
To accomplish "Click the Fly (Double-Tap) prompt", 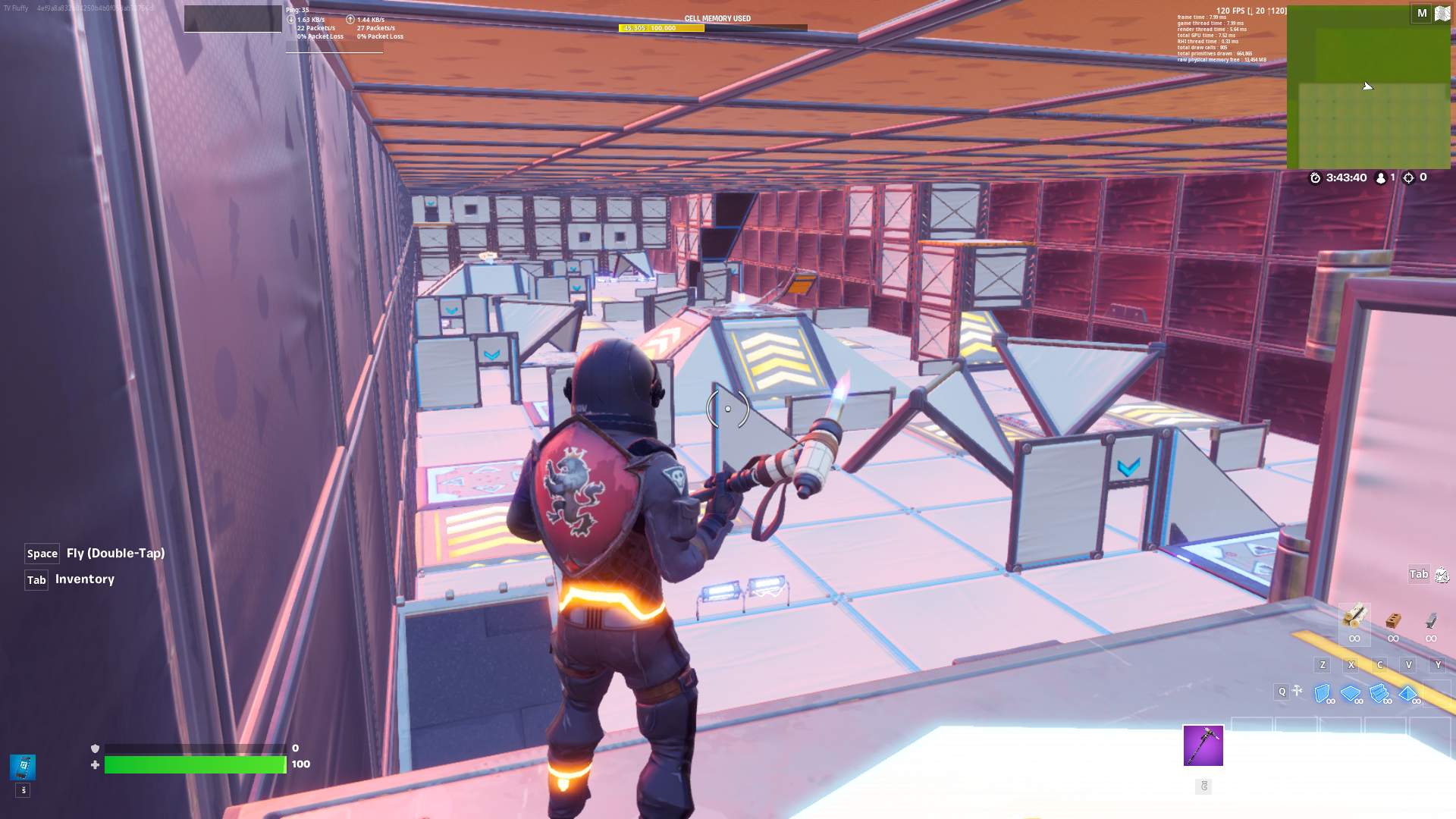I will click(95, 553).
